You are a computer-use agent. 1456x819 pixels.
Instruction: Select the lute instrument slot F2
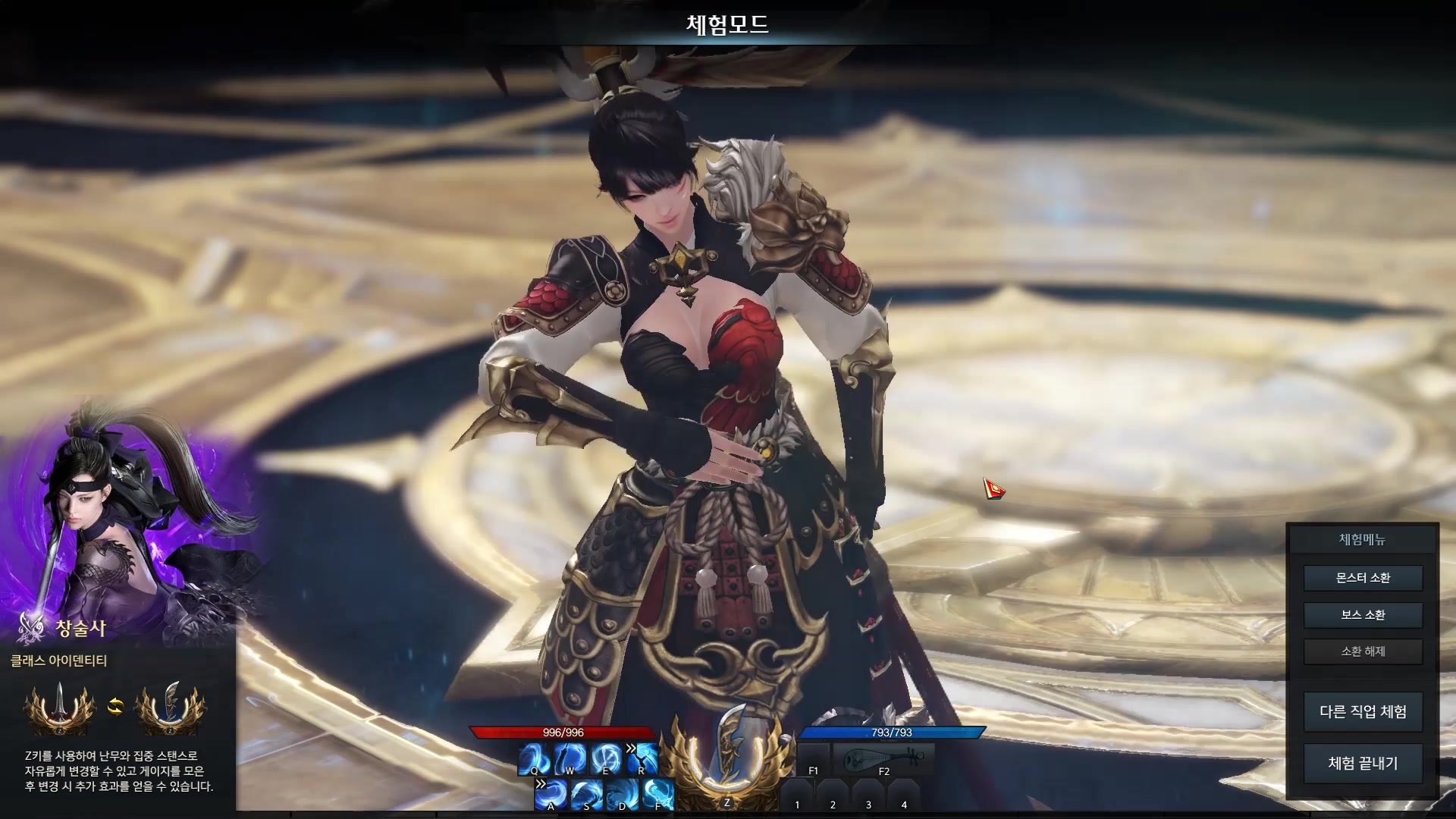(x=883, y=759)
